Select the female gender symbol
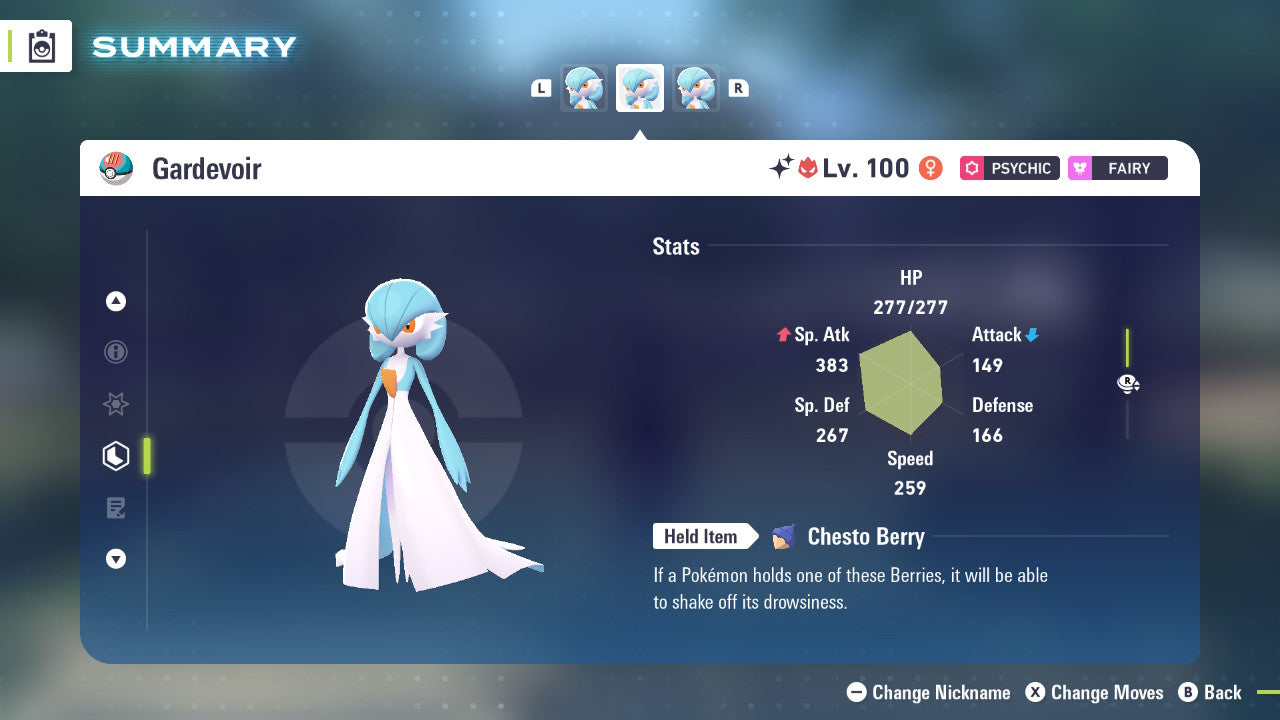 click(930, 169)
